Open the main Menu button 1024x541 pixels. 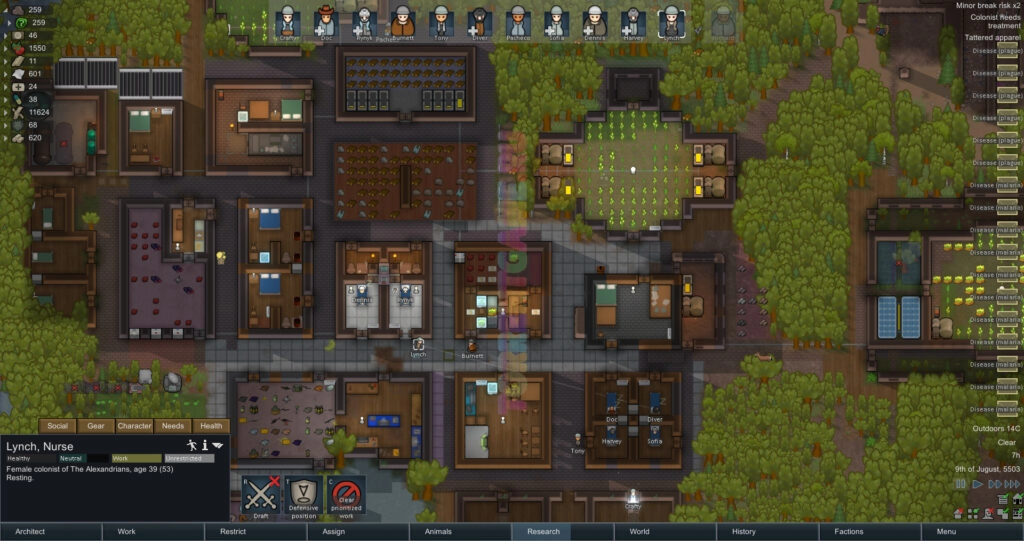coord(946,532)
